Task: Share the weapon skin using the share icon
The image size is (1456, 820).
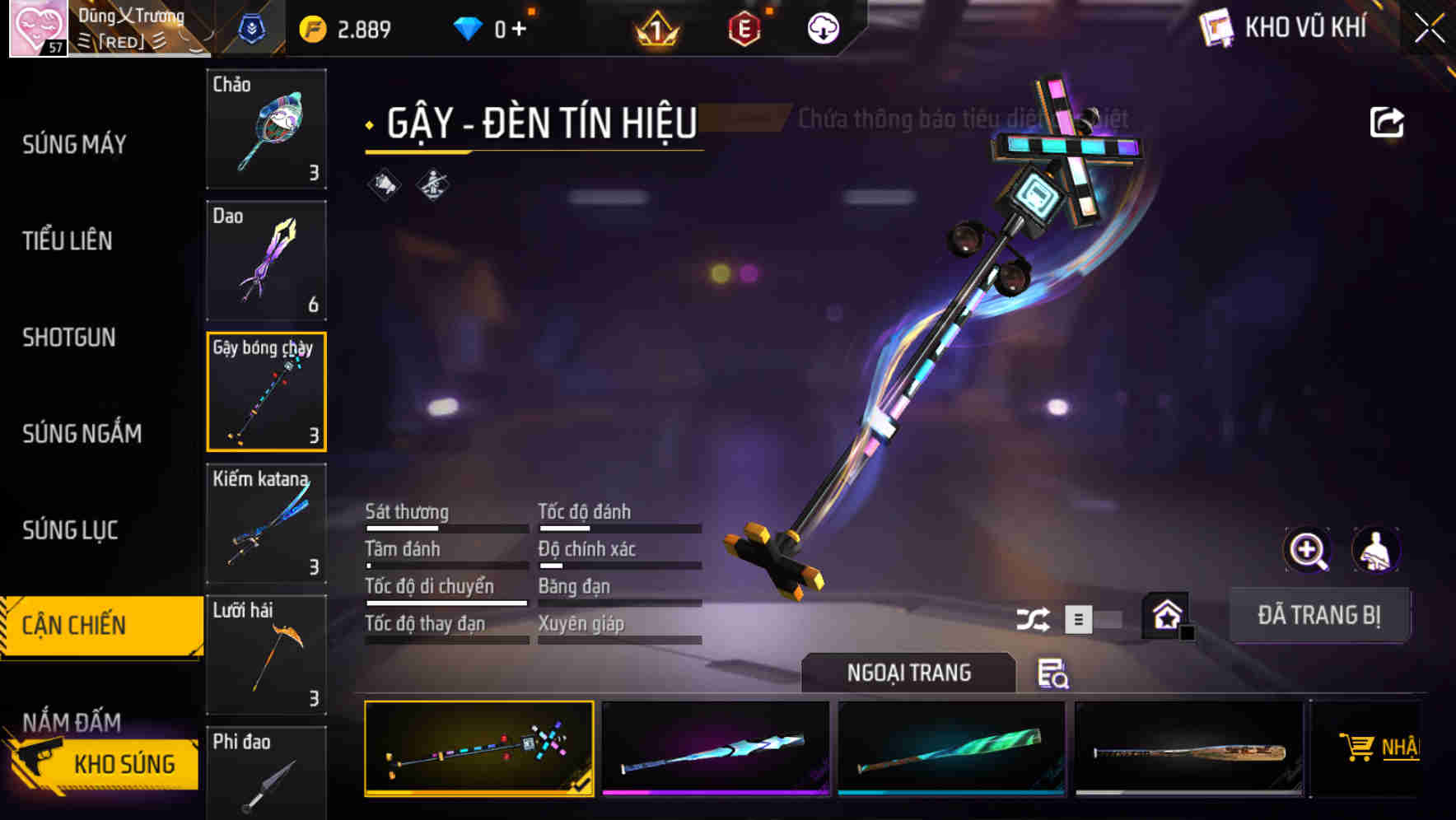Action: [x=1386, y=123]
